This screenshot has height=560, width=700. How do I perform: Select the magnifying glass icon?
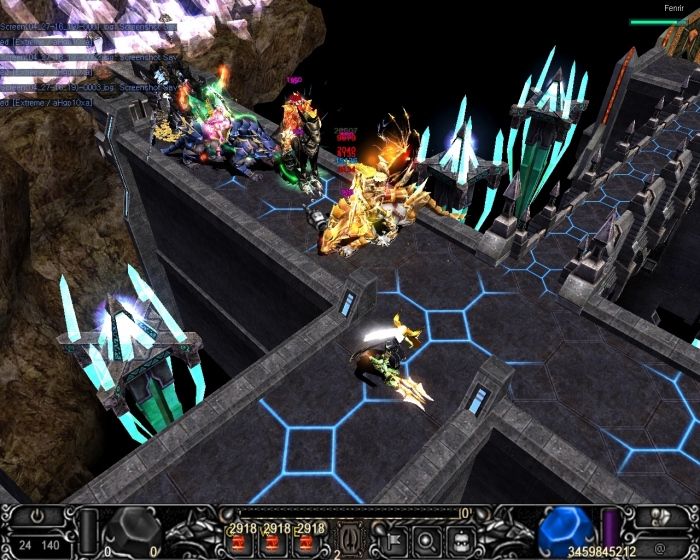pyautogui.click(x=426, y=541)
